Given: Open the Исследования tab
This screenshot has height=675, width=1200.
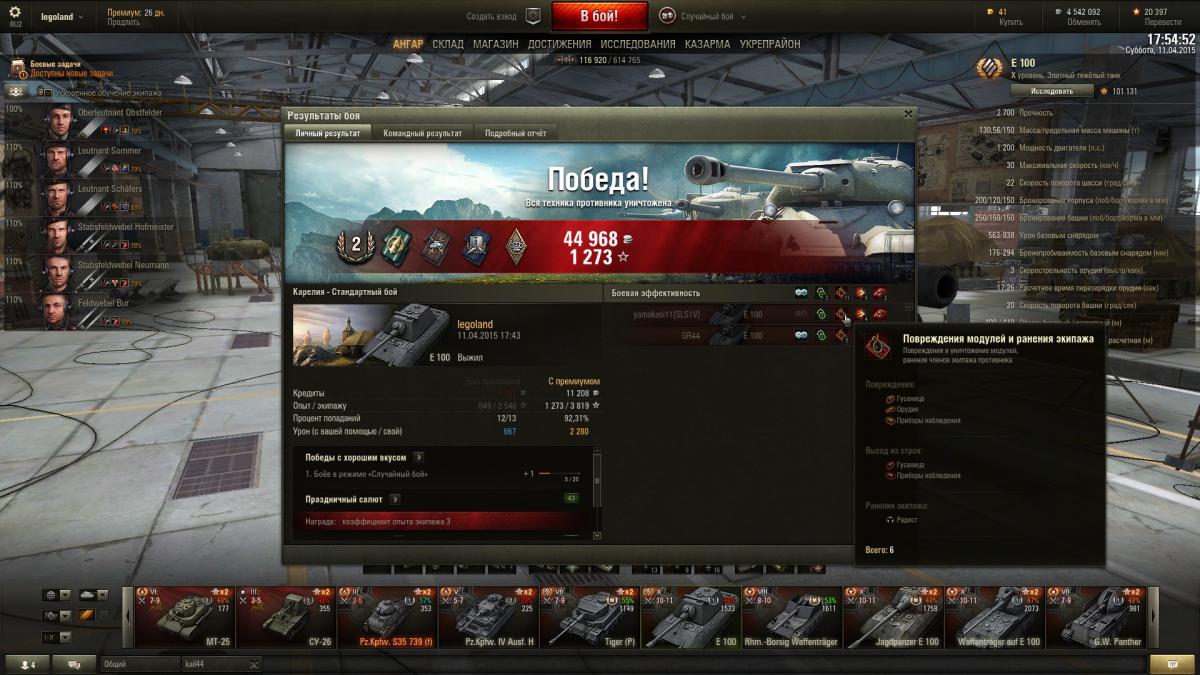Looking at the screenshot, I should (x=638, y=44).
